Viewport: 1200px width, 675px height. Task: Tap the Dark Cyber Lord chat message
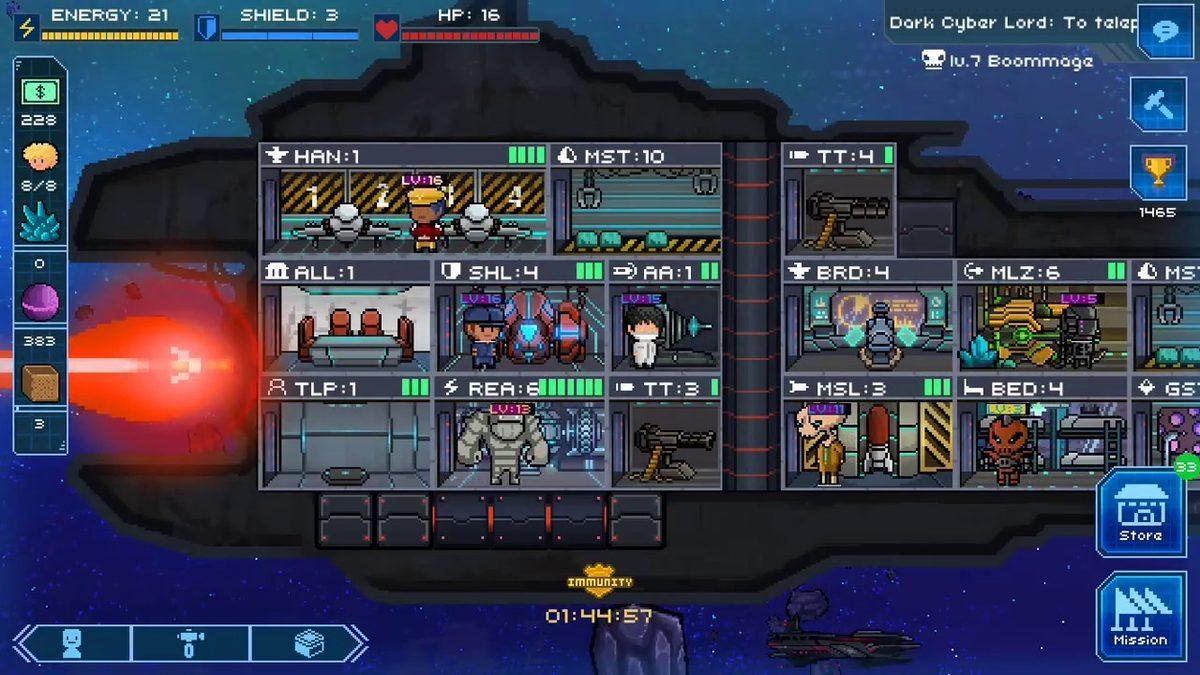pyautogui.click(x=1012, y=23)
